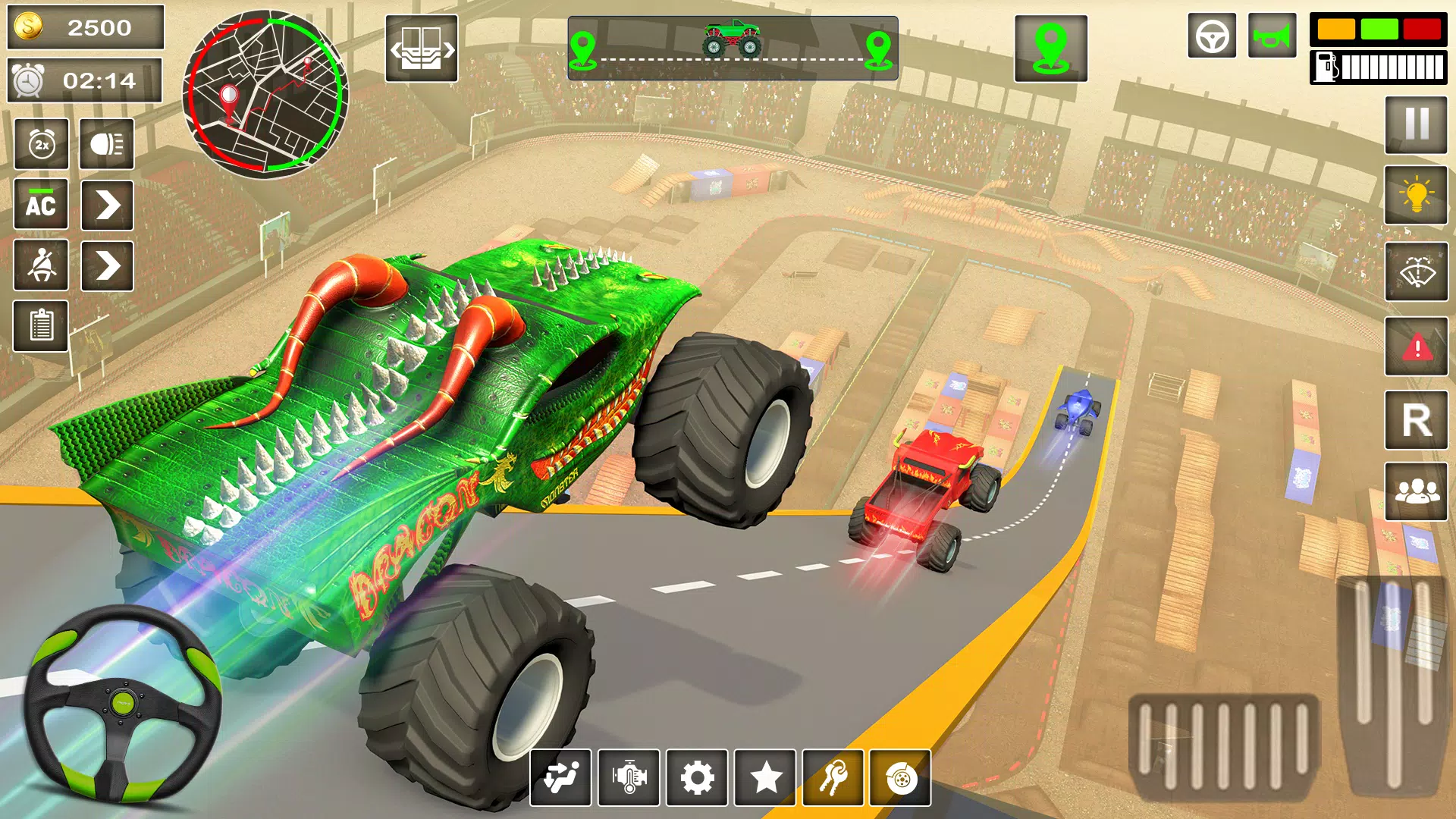Tap the green location pin button
The height and width of the screenshot is (819, 1456).
[x=1051, y=49]
